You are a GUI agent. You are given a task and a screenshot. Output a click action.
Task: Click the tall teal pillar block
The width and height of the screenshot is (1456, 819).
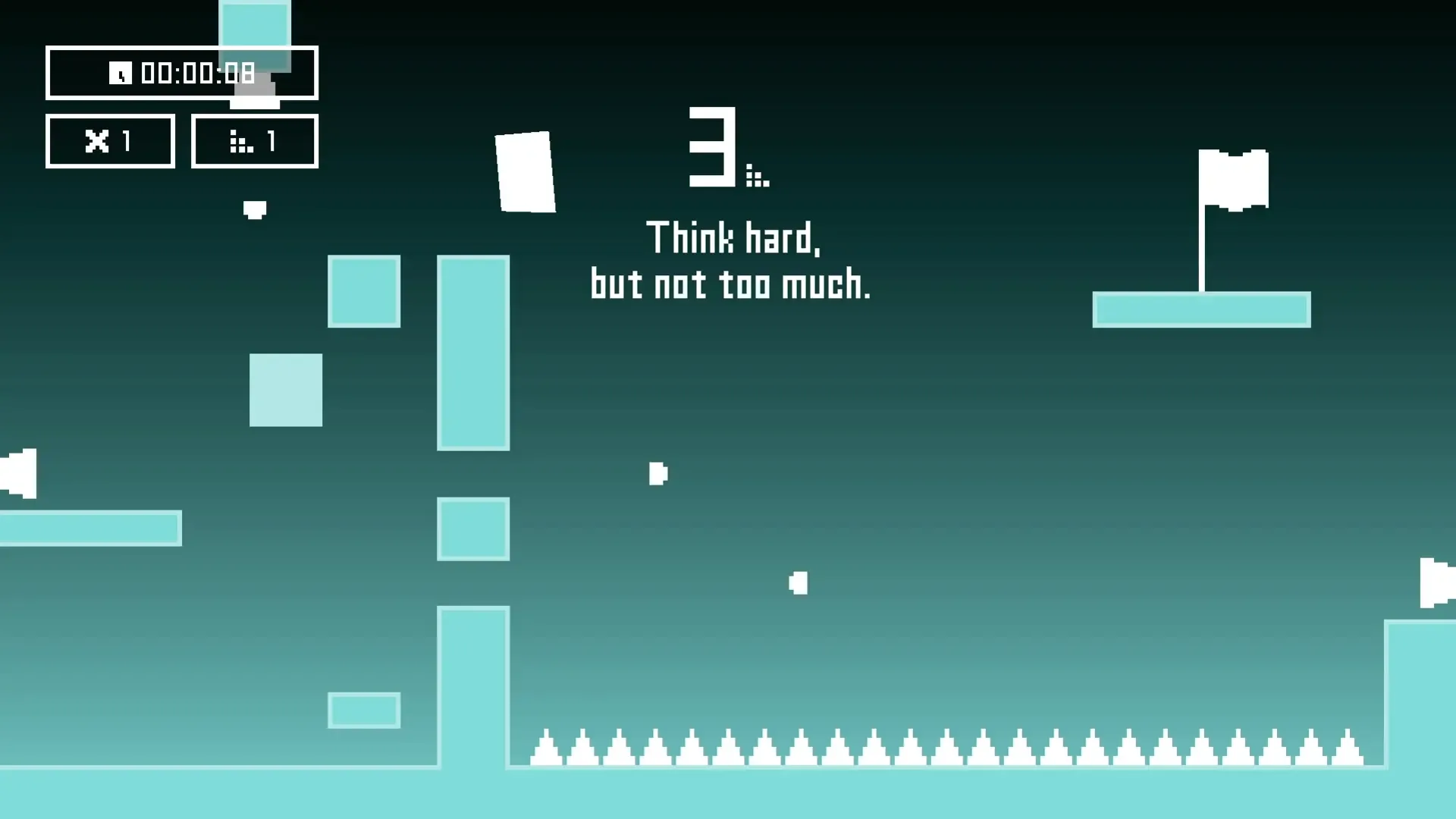[x=472, y=353]
